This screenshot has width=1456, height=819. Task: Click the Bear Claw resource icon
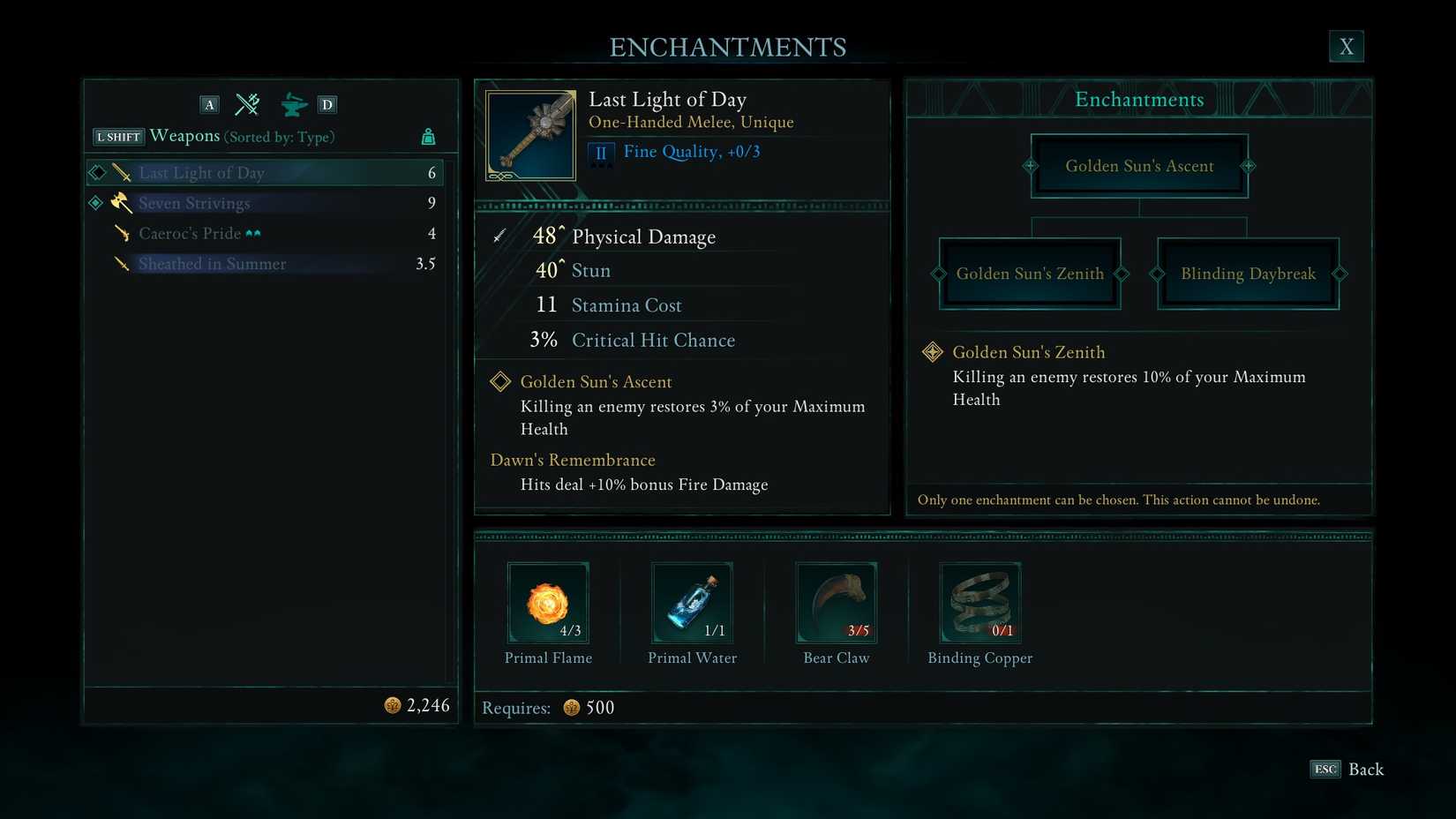coord(836,602)
